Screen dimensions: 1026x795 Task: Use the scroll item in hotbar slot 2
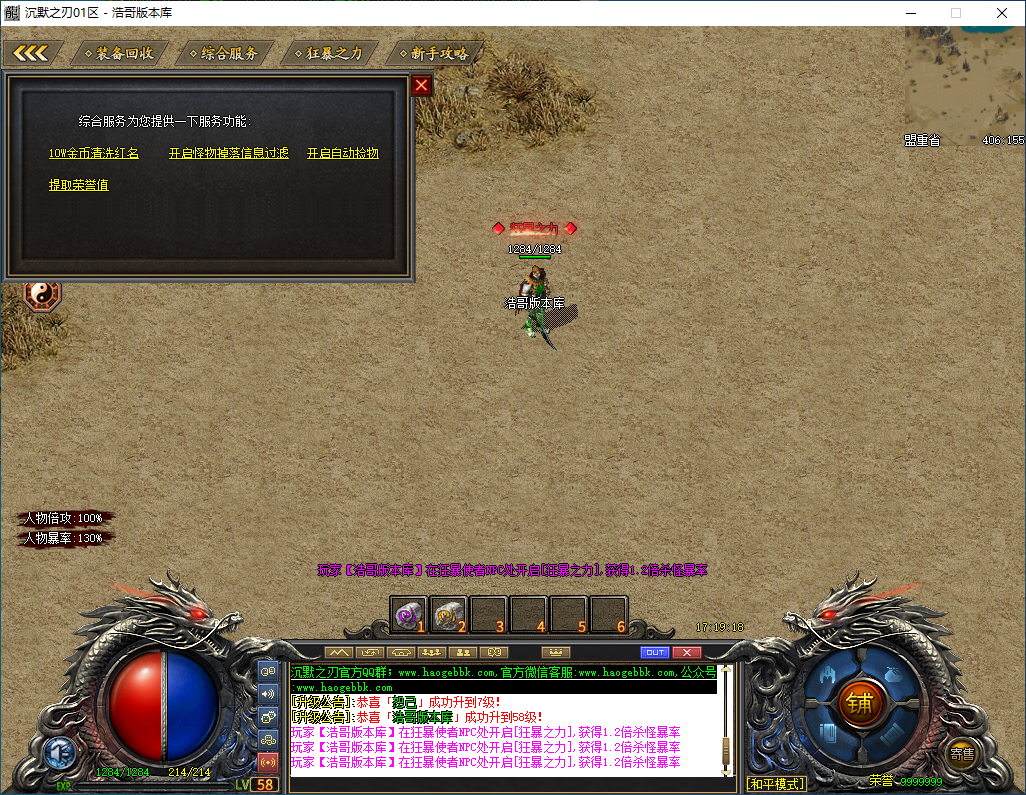pyautogui.click(x=448, y=614)
